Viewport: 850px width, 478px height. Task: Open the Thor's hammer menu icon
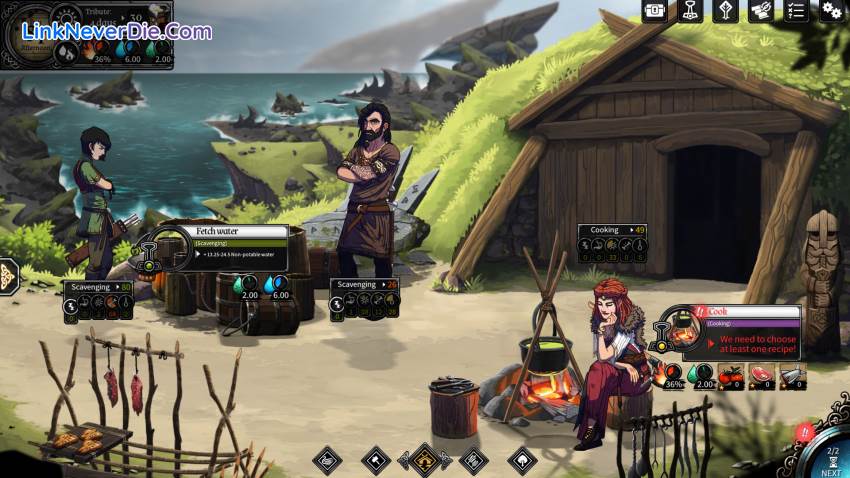[690, 11]
